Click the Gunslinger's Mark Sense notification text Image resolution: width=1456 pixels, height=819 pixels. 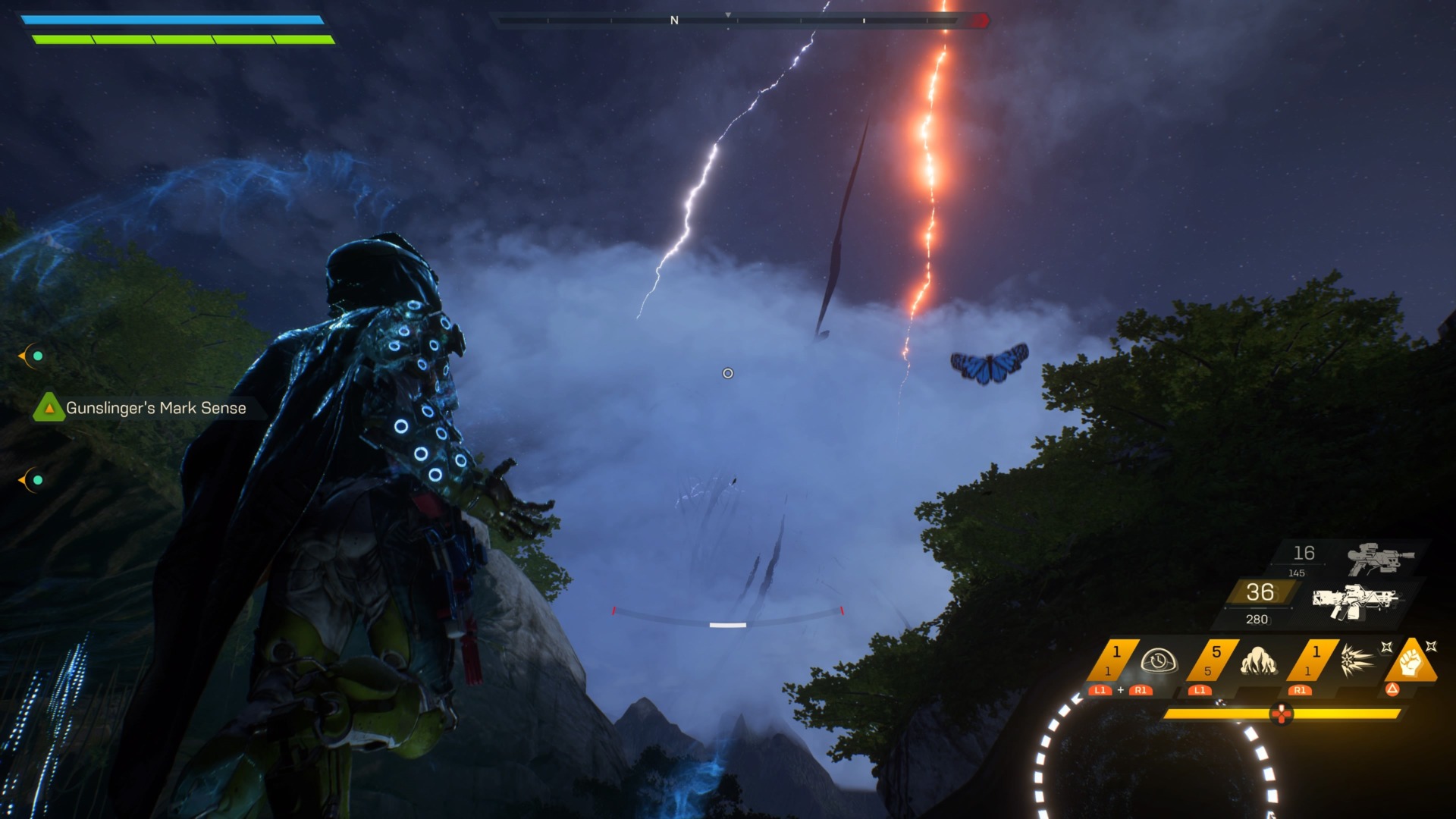(x=155, y=409)
